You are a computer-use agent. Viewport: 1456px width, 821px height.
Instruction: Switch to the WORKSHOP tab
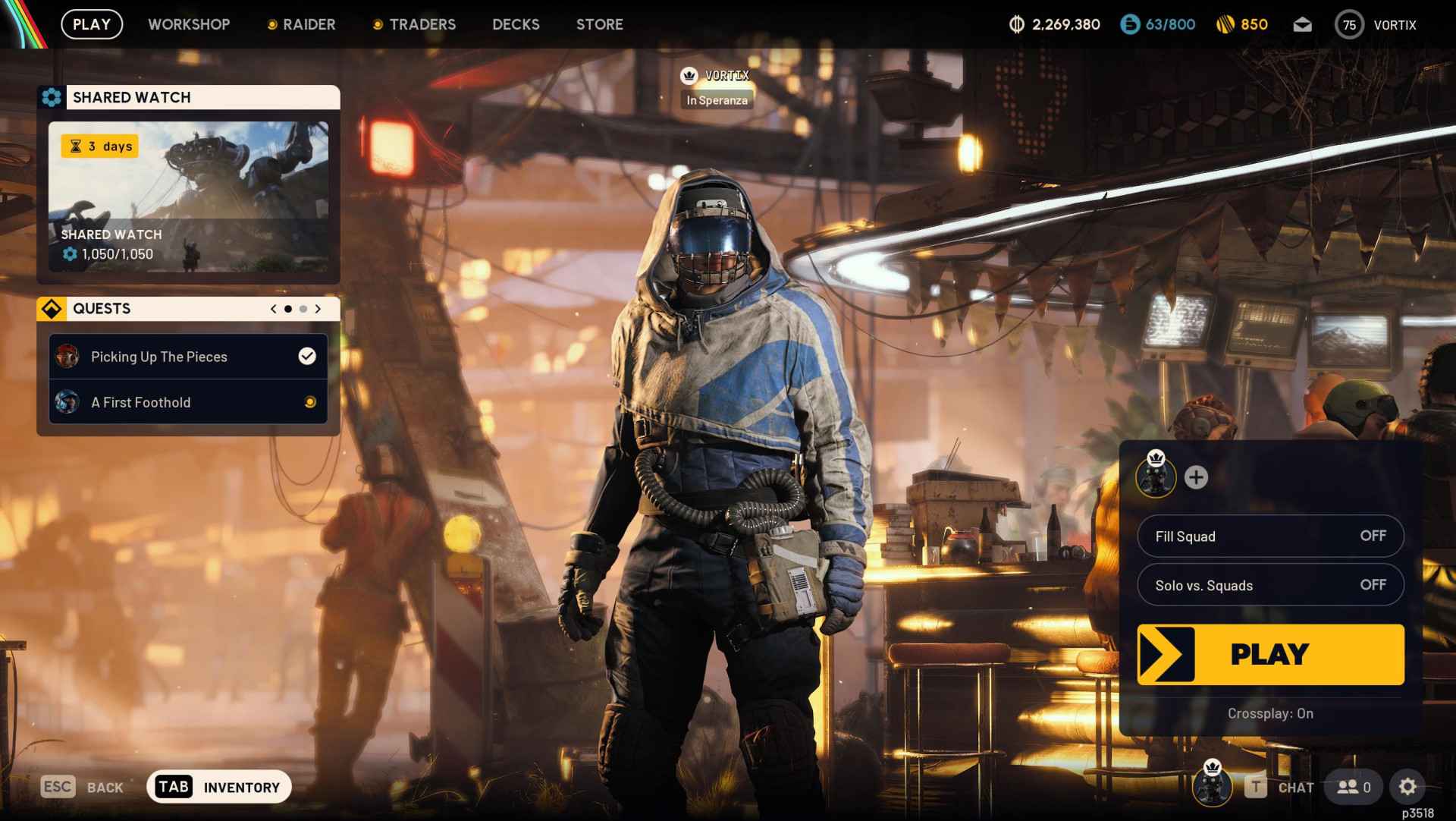[x=189, y=24]
